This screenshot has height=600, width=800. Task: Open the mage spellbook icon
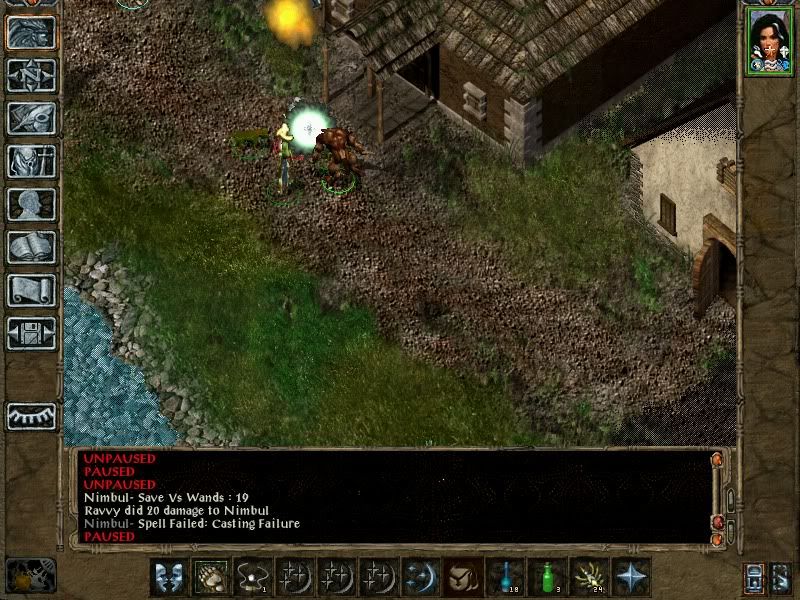coord(31,247)
